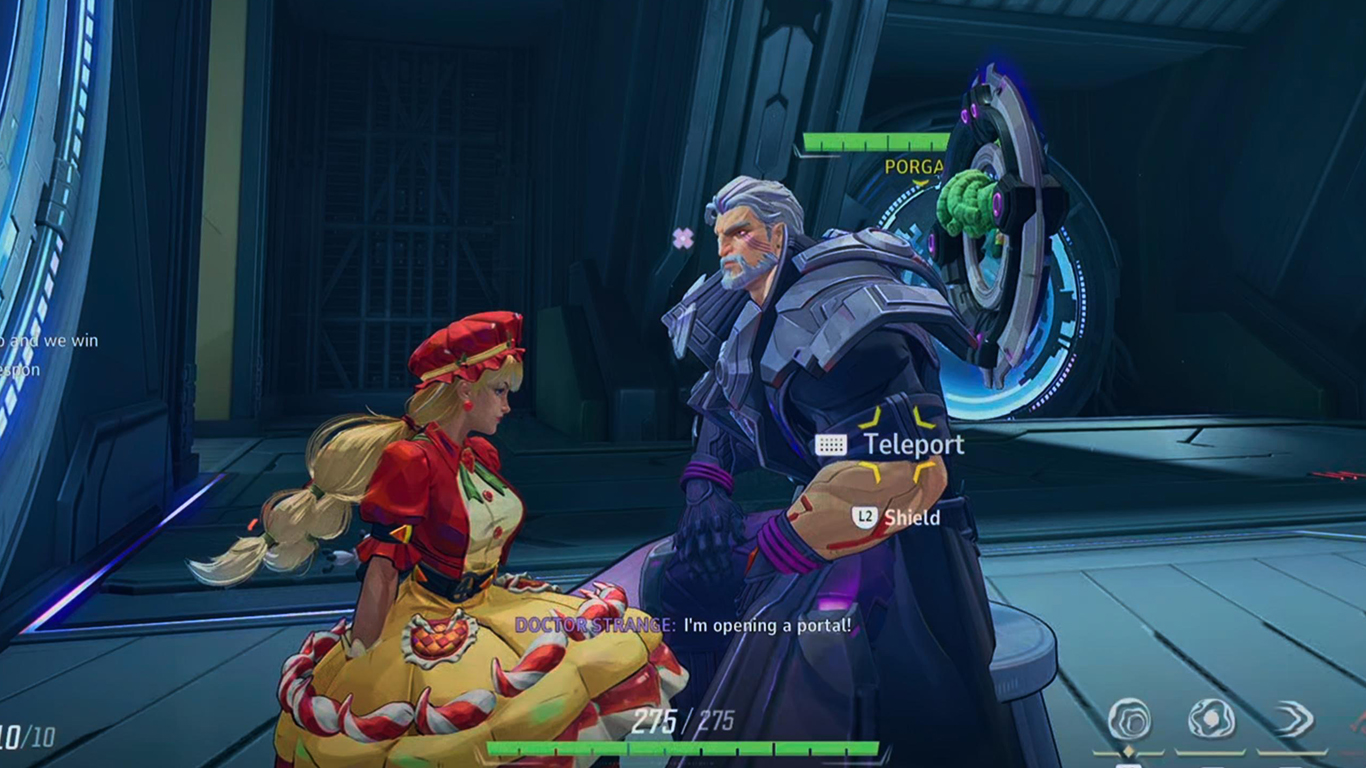The width and height of the screenshot is (1366, 768).
Task: Open the chat log showing 'and we win'
Action: click(x=48, y=341)
